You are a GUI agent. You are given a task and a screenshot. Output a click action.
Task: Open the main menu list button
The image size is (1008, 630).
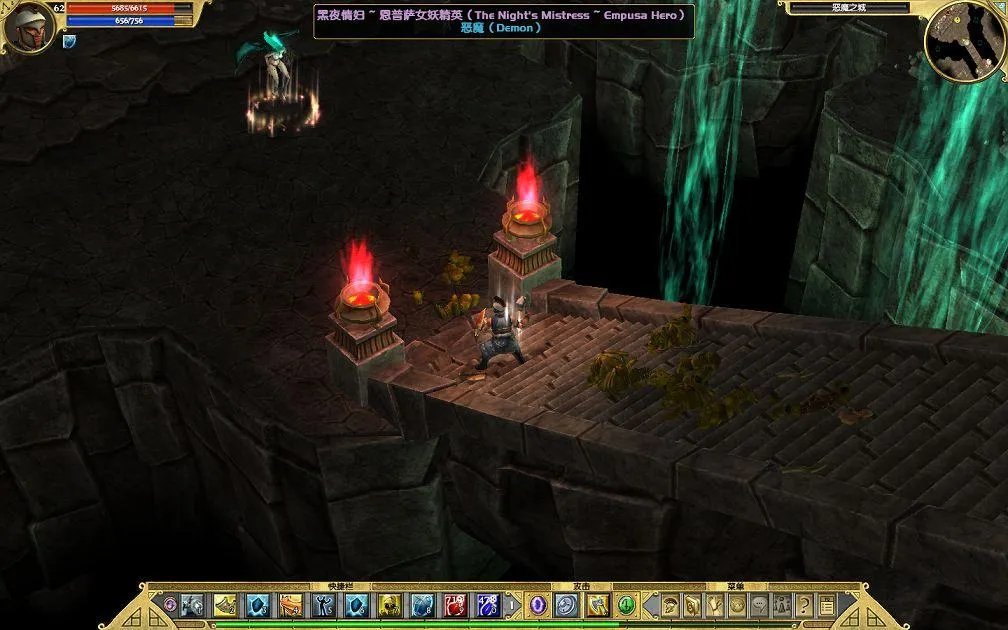click(x=826, y=604)
